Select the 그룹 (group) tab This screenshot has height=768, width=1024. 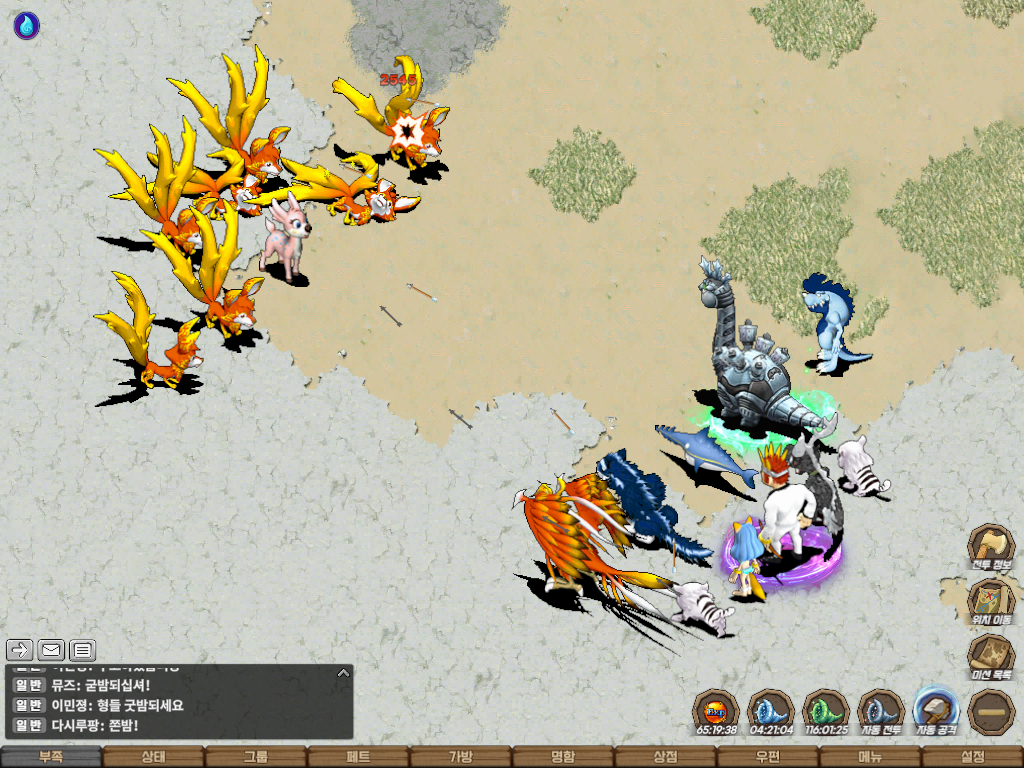(256, 757)
